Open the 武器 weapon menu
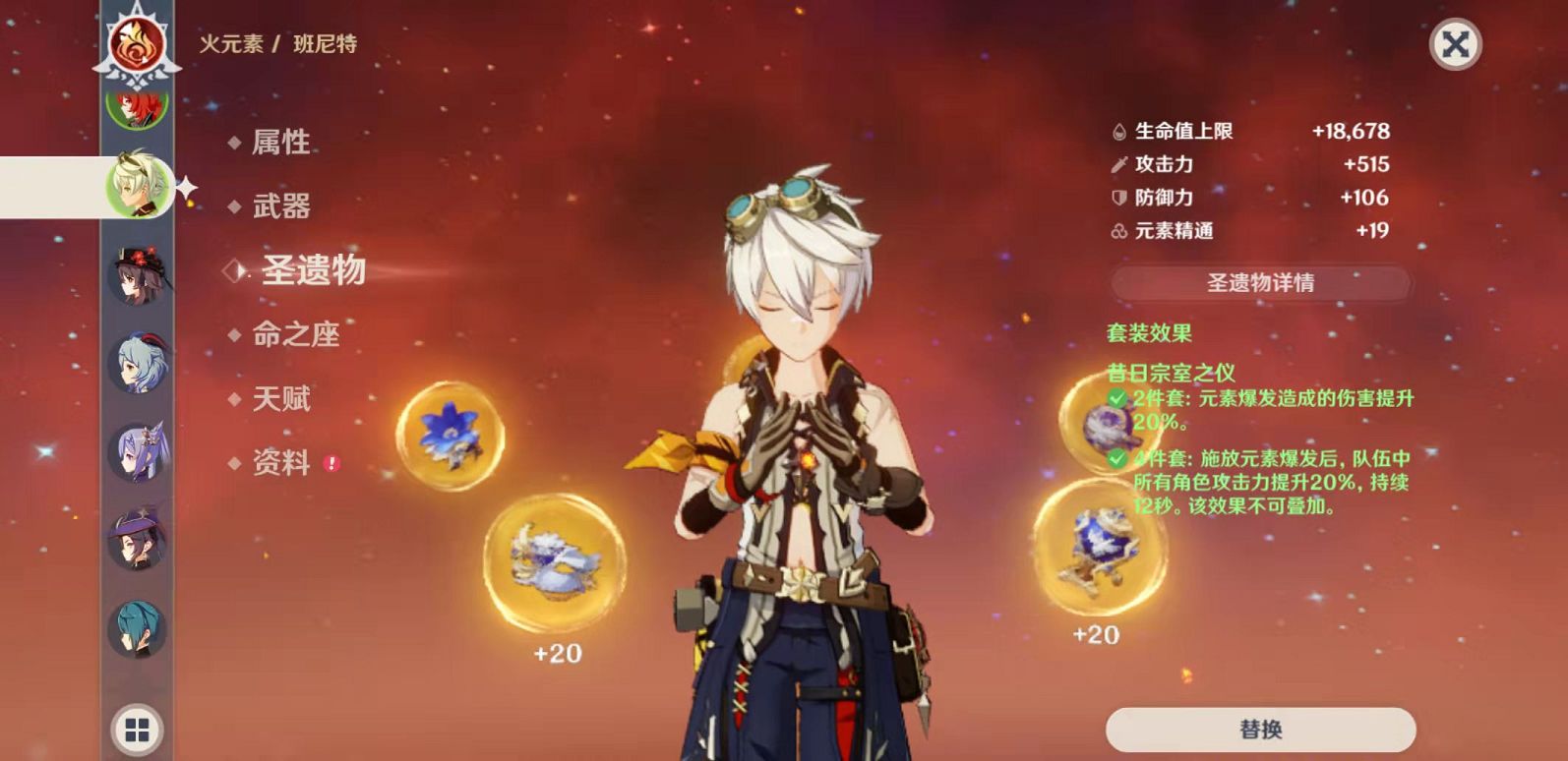The height and width of the screenshot is (761, 1568). click(281, 206)
